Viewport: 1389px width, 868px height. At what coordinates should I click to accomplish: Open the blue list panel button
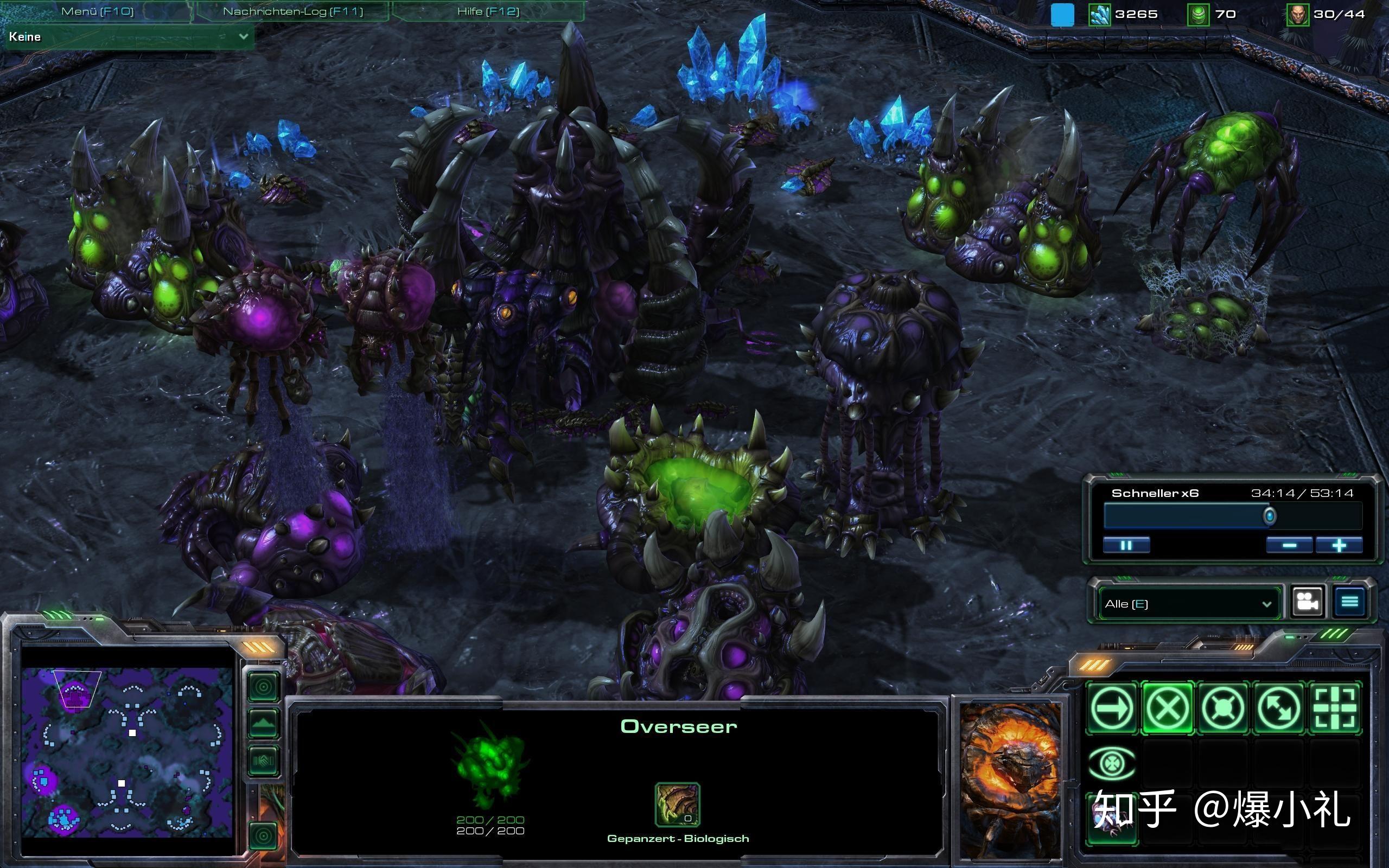tap(1349, 602)
